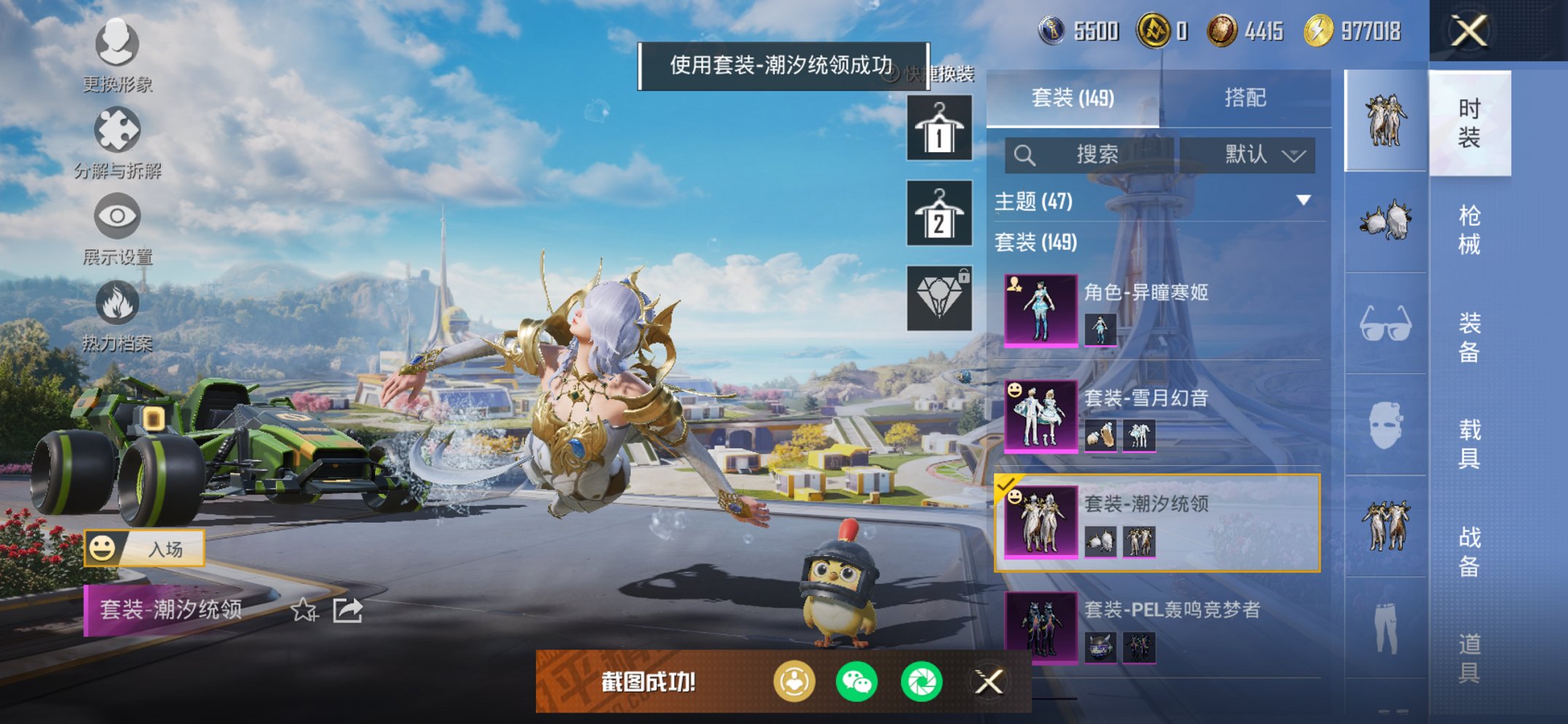Open the 更换形象 avatar change icon
This screenshot has height=724, width=1568.
(x=117, y=45)
